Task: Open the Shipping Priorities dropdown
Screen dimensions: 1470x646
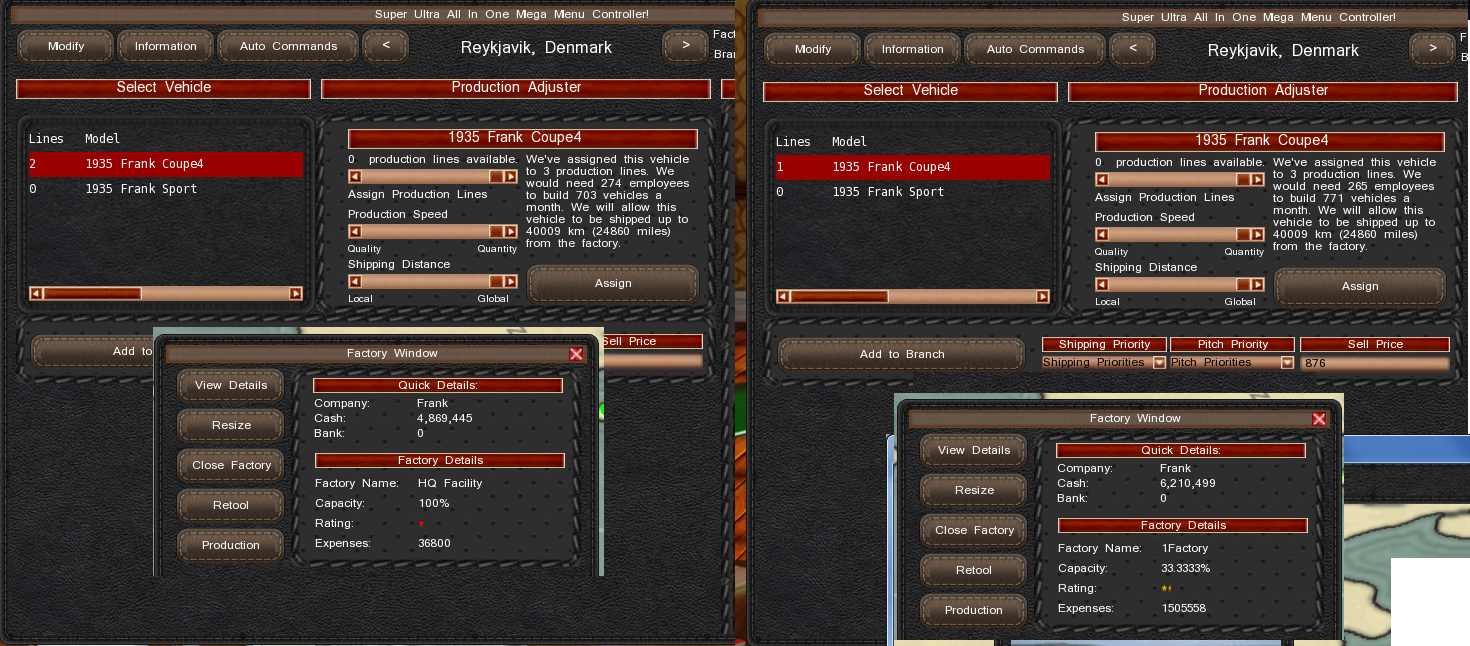Action: (1159, 363)
